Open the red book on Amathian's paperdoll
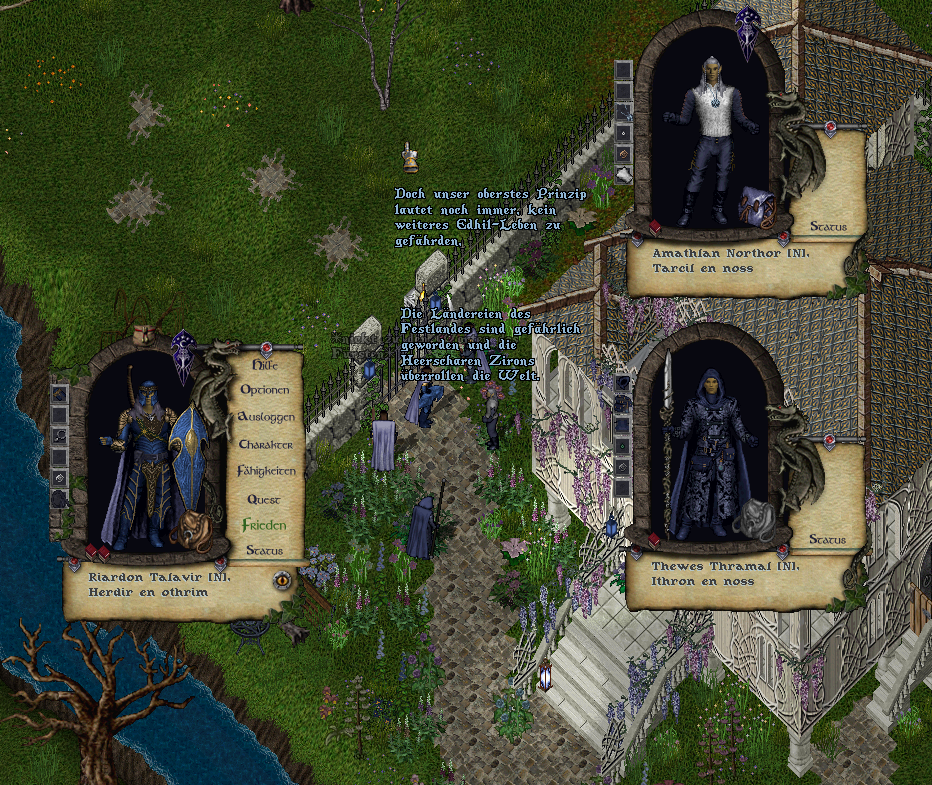The image size is (932, 785). coord(655,227)
